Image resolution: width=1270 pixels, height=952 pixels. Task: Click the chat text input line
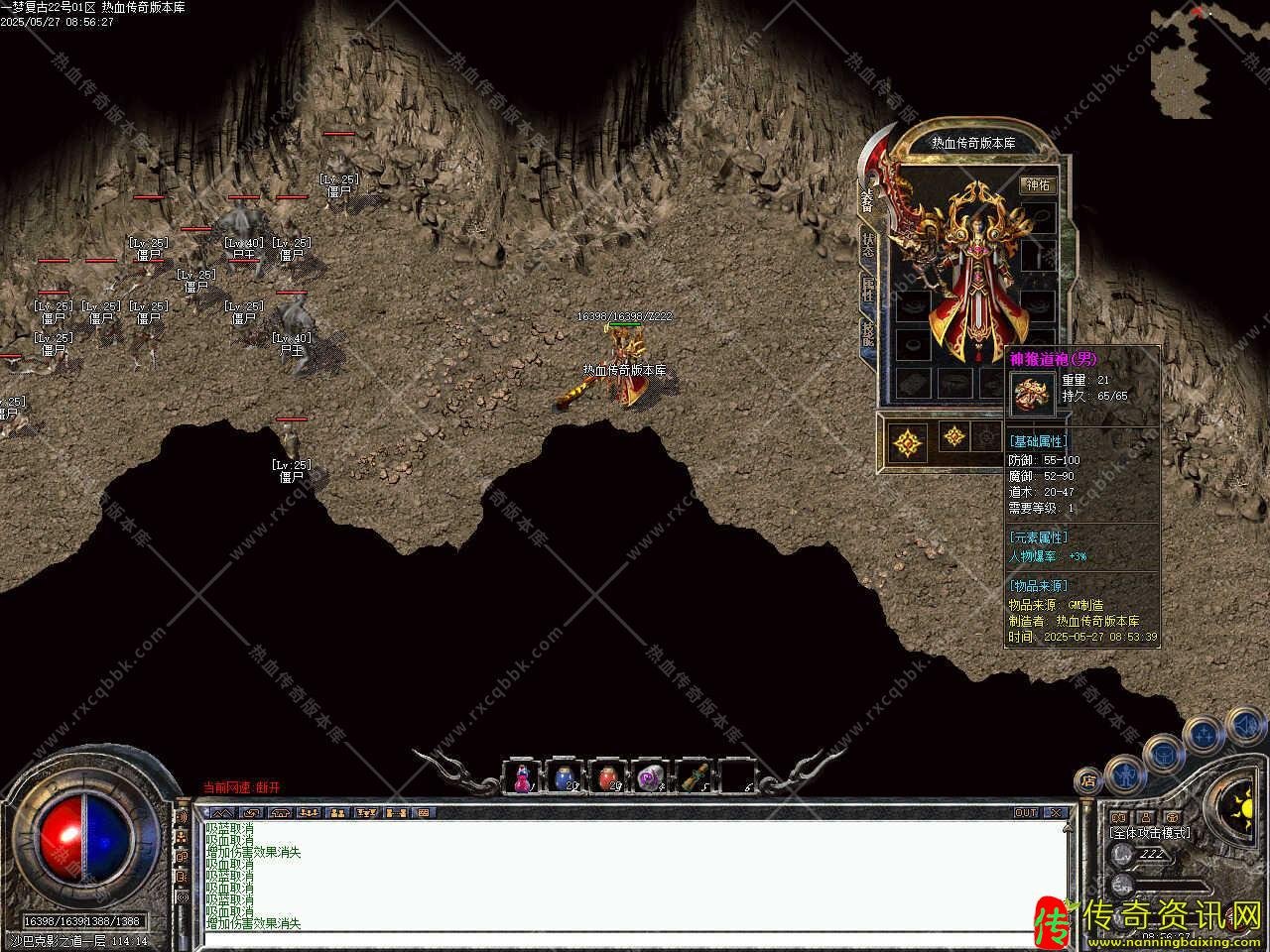[635, 936]
